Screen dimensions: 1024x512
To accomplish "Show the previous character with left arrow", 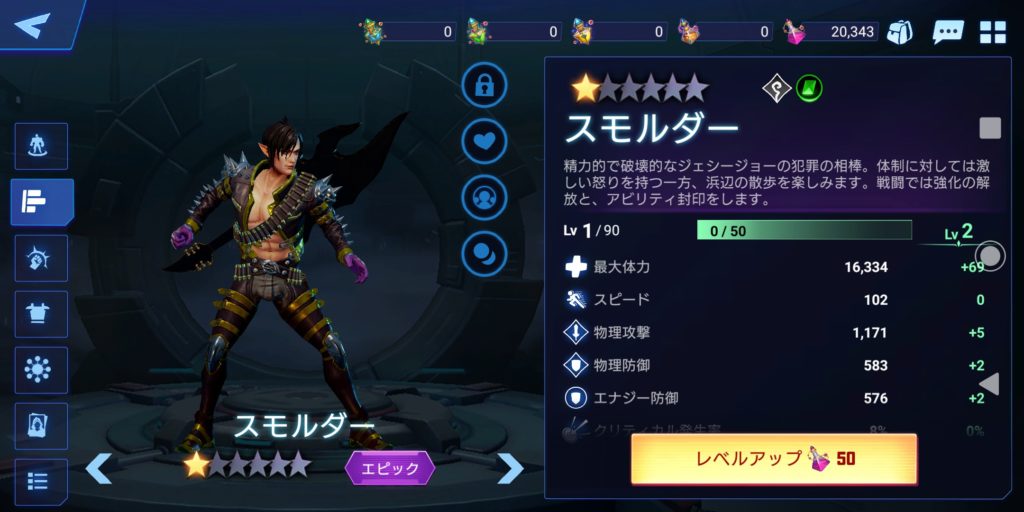I will 98,467.
